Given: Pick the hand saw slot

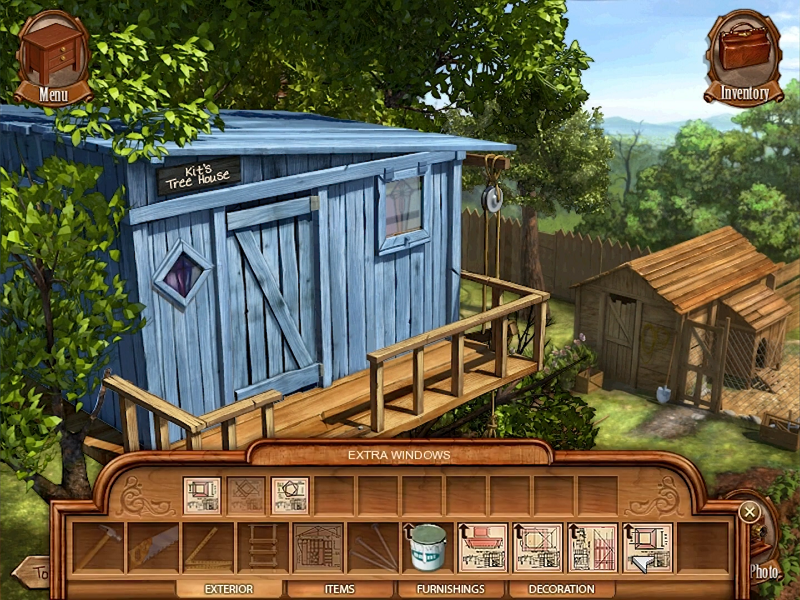Looking at the screenshot, I should pyautogui.click(x=152, y=548).
